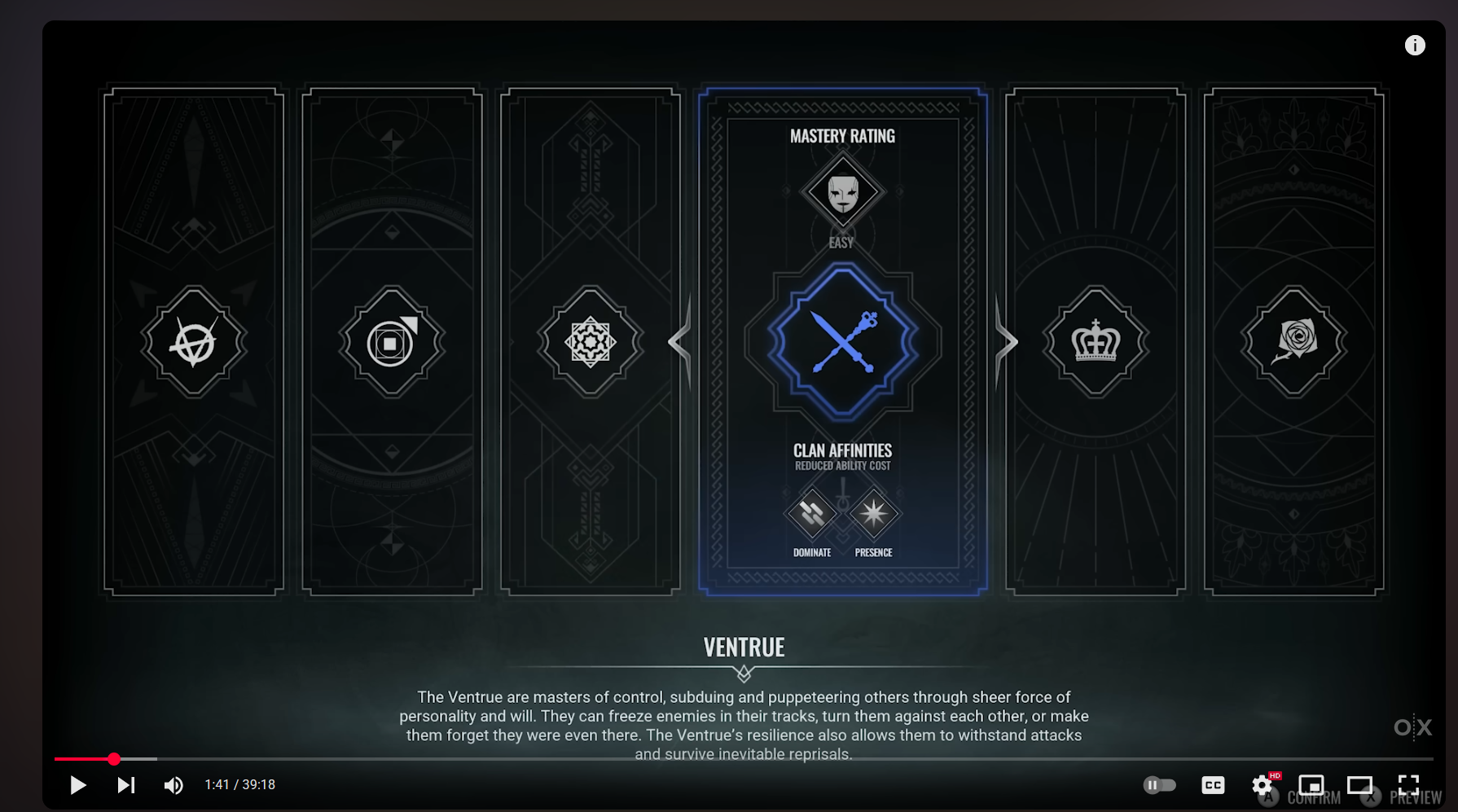Inspect the Presence affinity icon
Image resolution: width=1458 pixels, height=812 pixels.
point(873,514)
